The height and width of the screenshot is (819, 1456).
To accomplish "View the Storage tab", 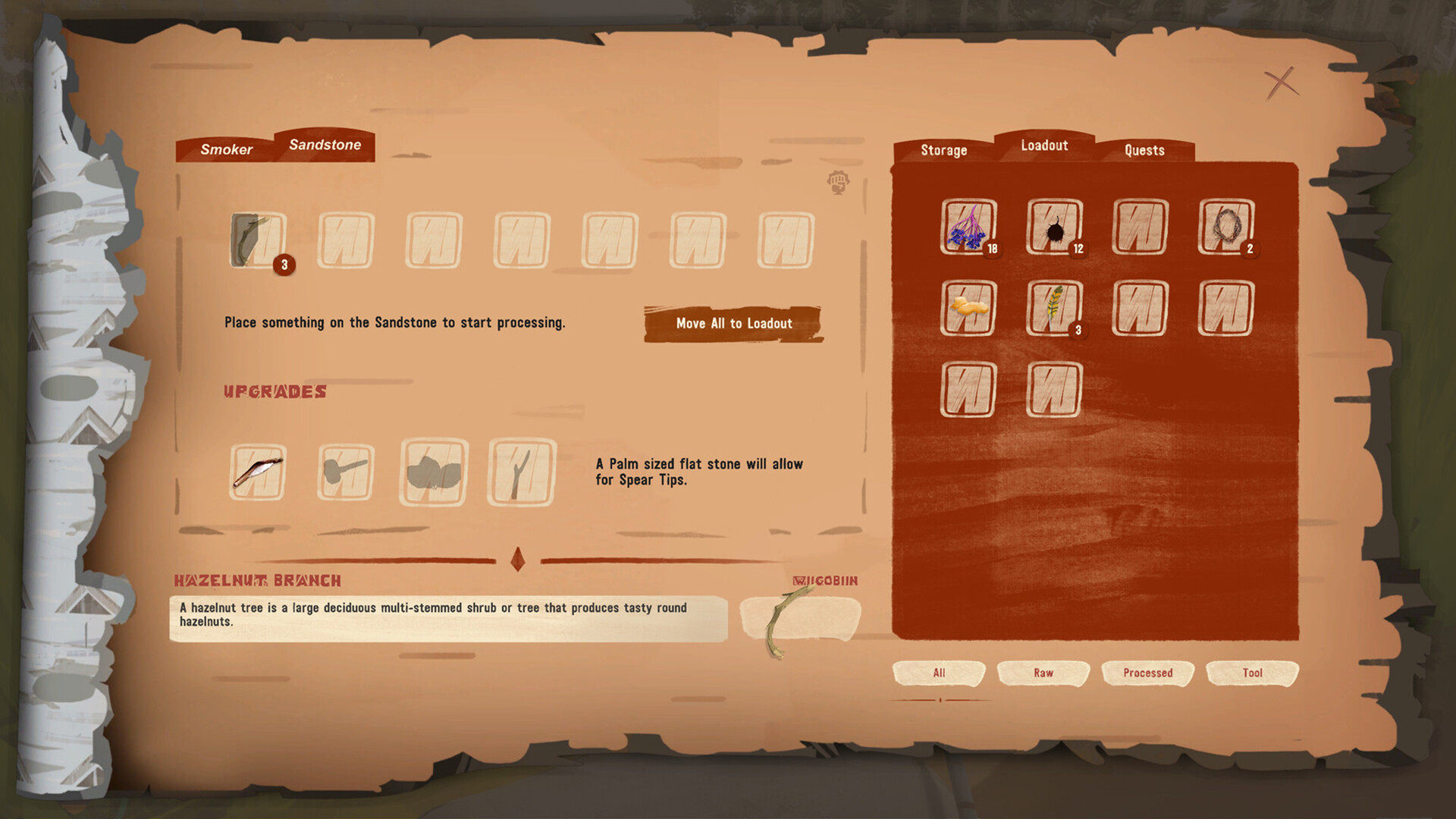I will pyautogui.click(x=943, y=150).
